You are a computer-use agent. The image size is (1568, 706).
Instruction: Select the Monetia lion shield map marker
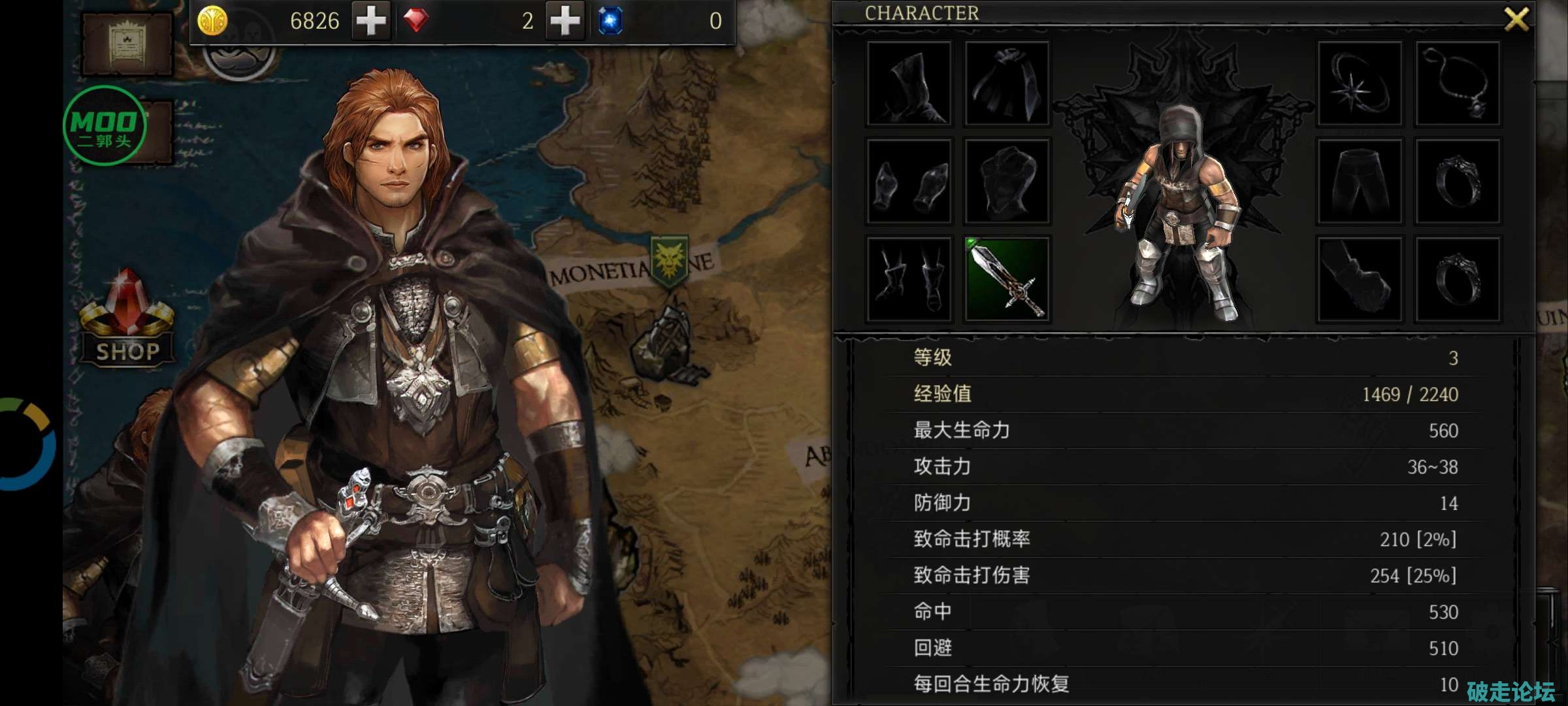coord(670,261)
